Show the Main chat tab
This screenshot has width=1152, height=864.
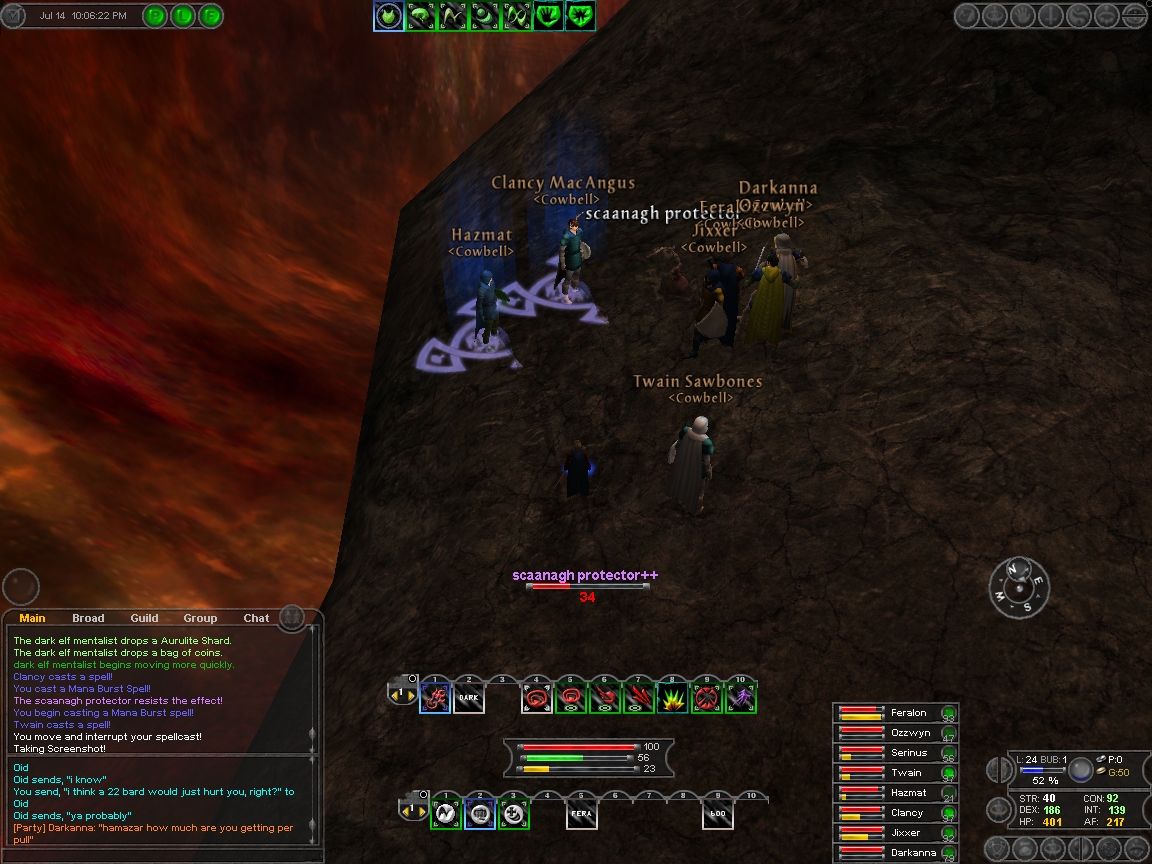click(32, 618)
